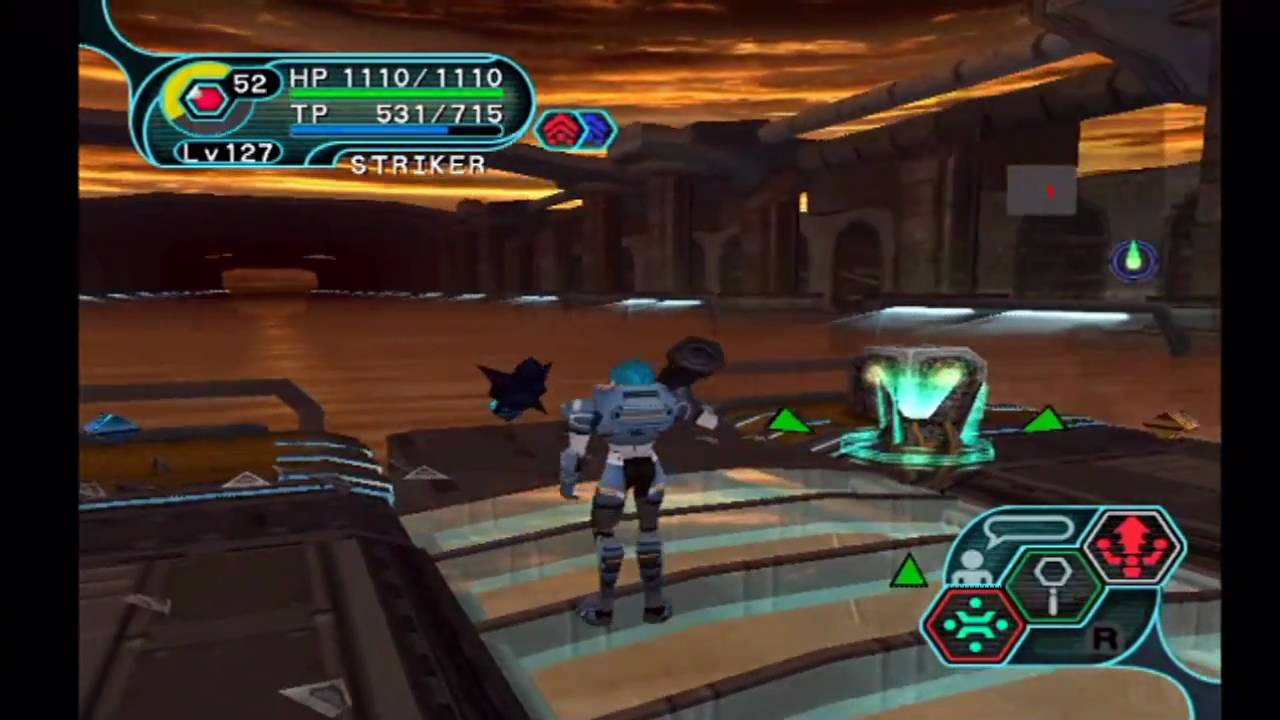This screenshot has height=720, width=1280.
Task: Click the TP 531/715 readout
Action: point(397,114)
